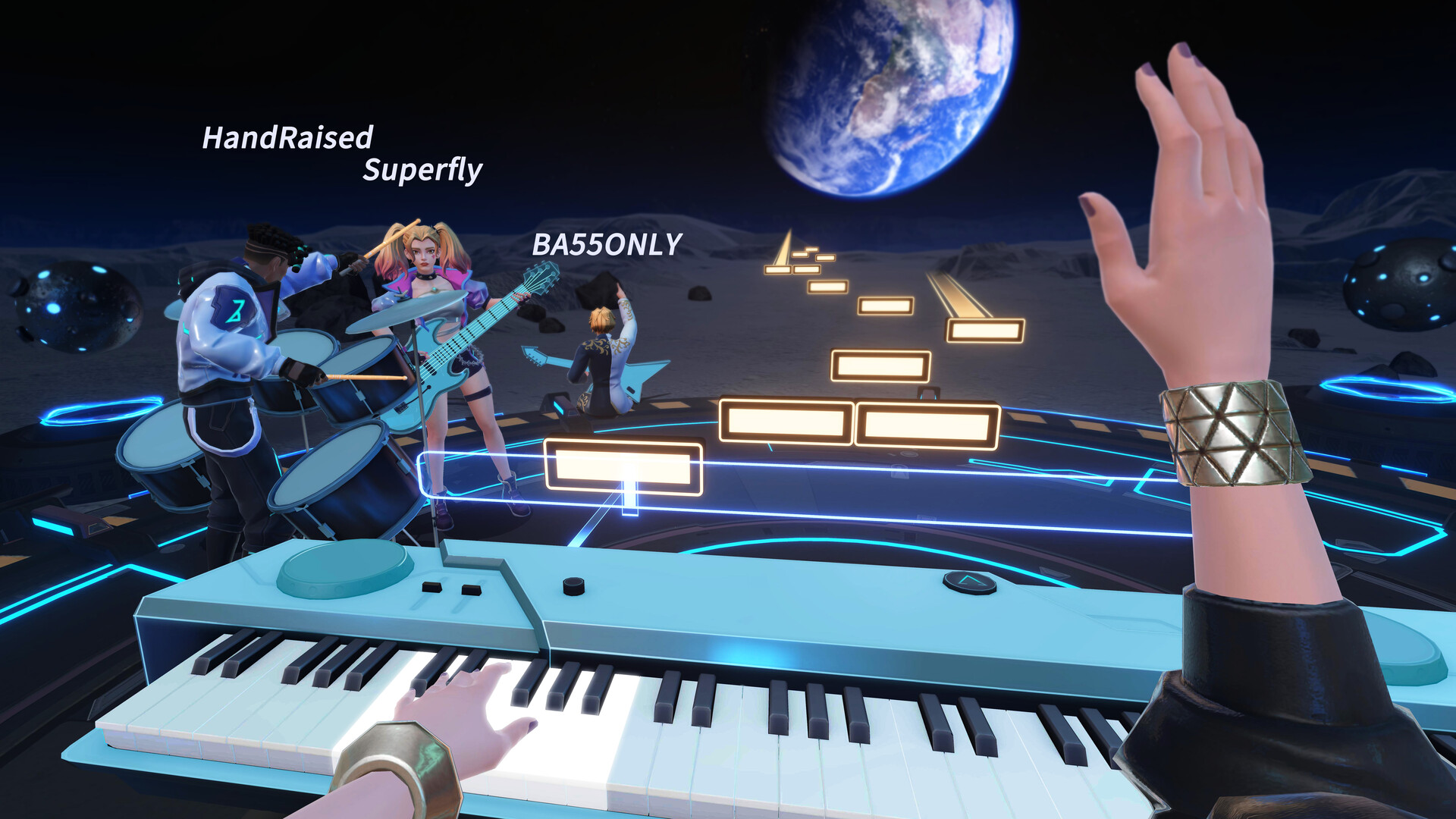Select the BA55ONLY player nameplate
The height and width of the screenshot is (819, 1456).
[x=607, y=245]
